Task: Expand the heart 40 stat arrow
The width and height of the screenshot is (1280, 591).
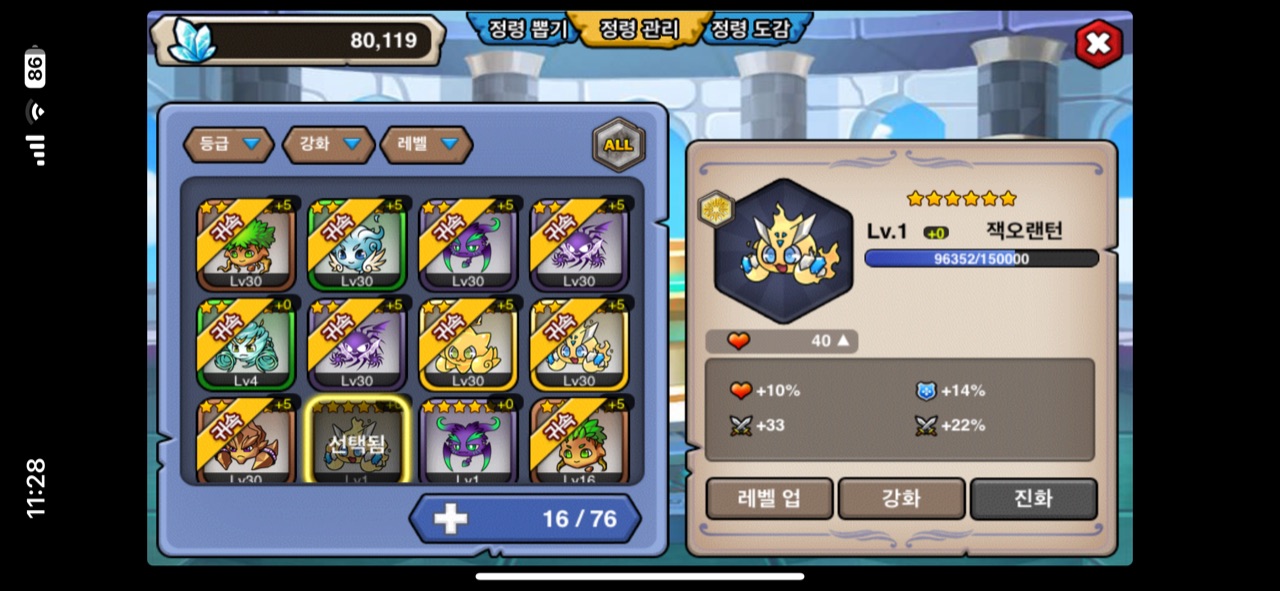Action: 843,341
